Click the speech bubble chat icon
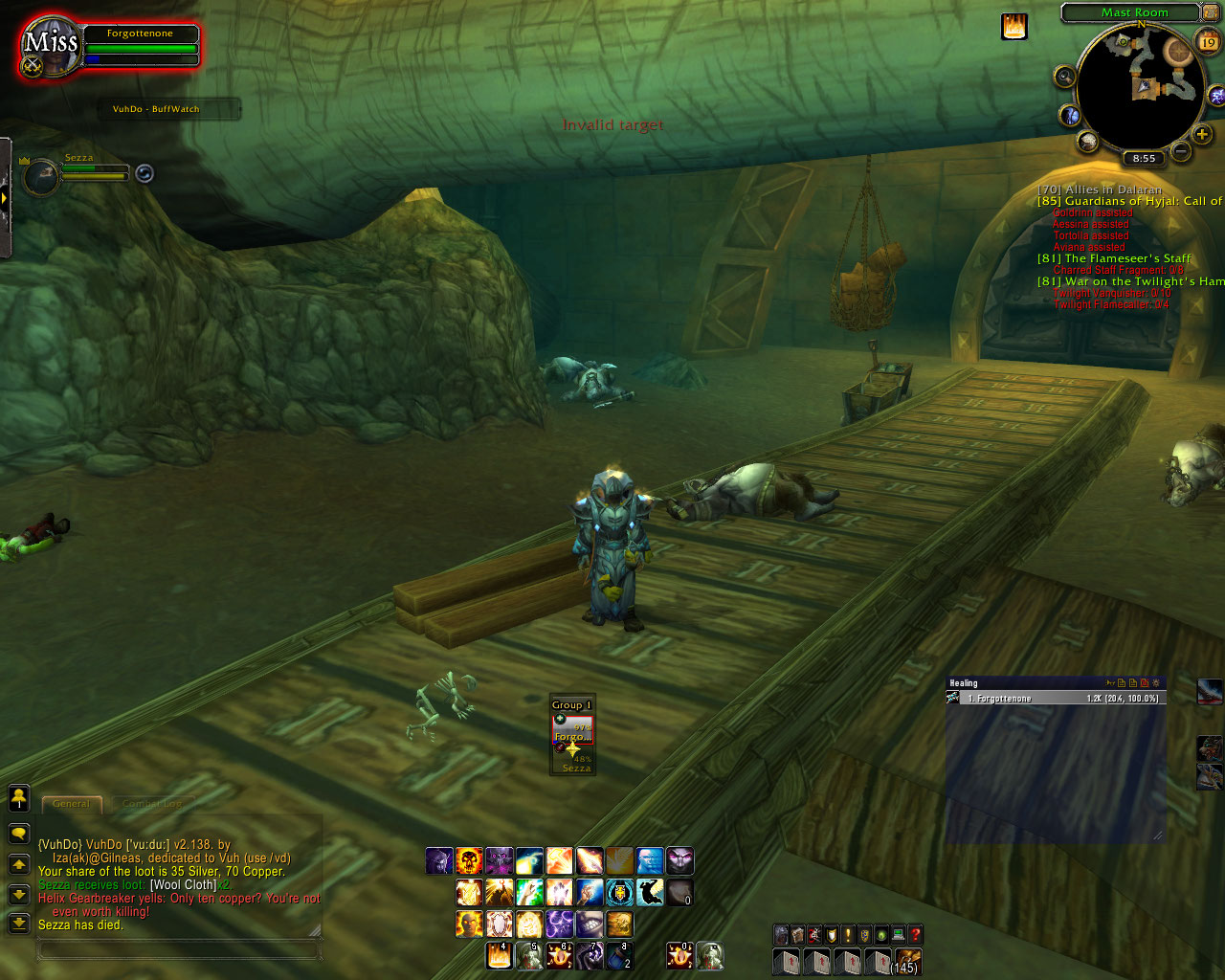This screenshot has height=980, width=1225. pos(19,833)
